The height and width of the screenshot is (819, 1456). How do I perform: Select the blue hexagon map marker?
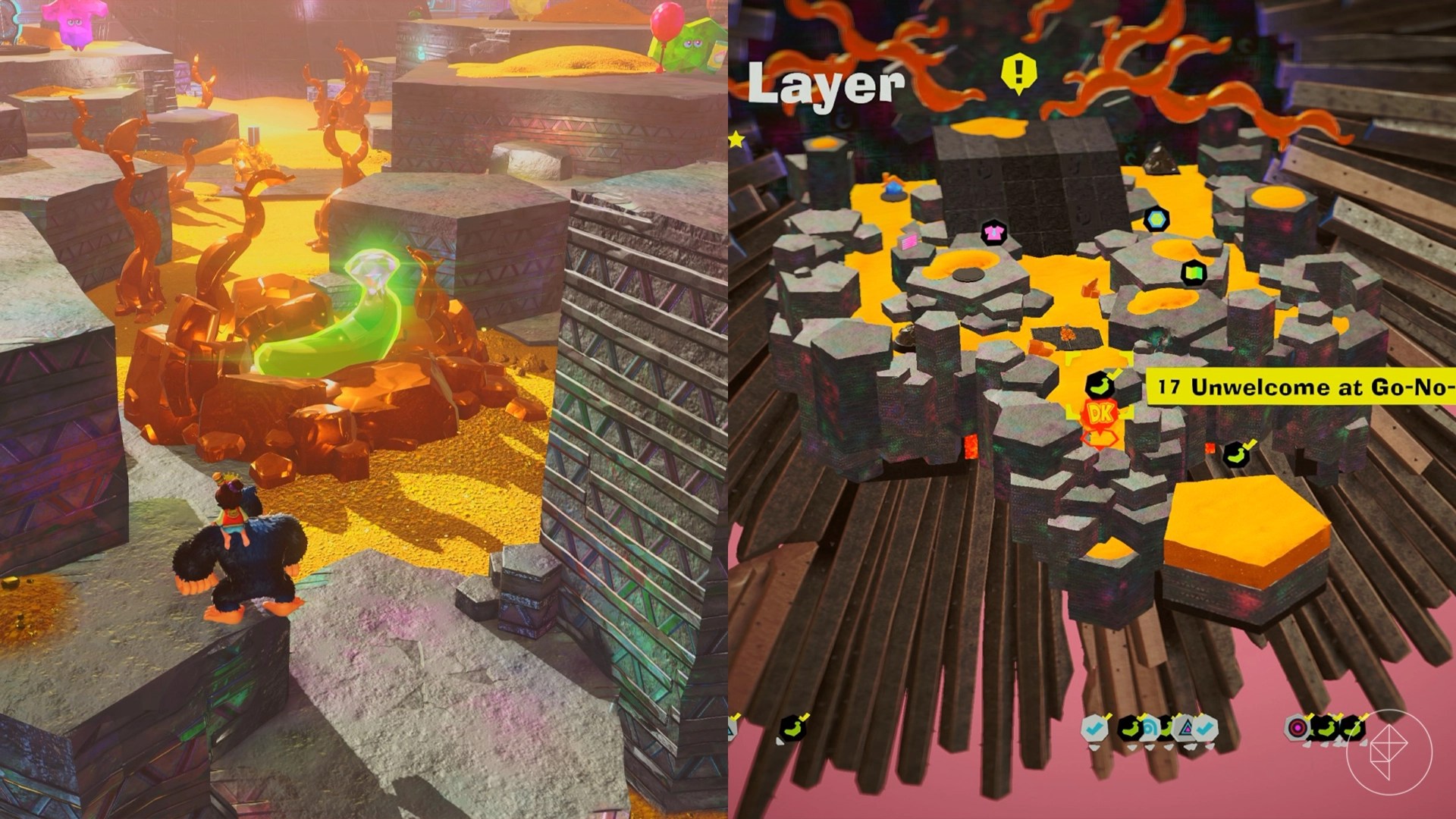click(1156, 220)
